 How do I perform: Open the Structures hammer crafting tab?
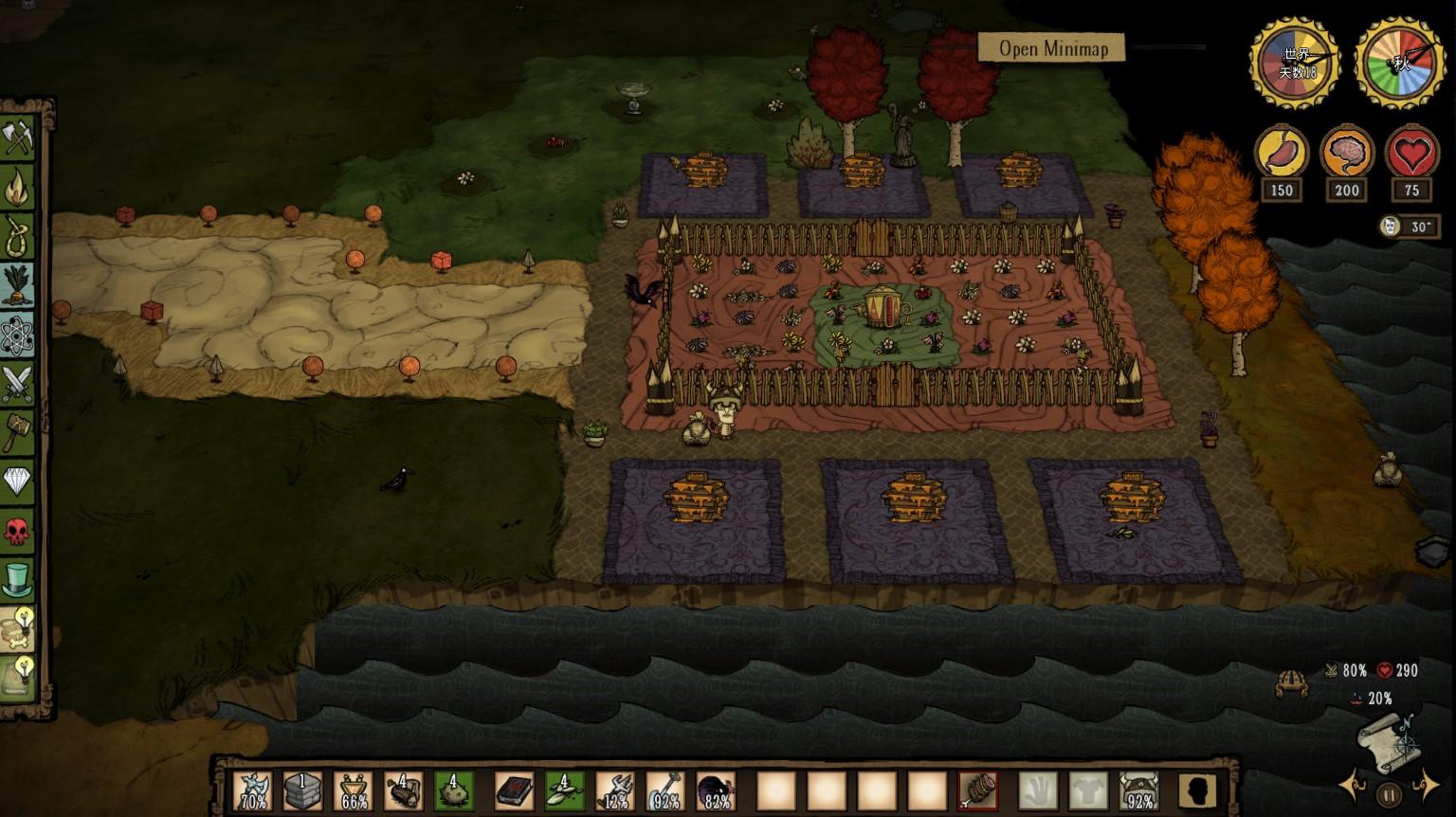click(x=18, y=432)
